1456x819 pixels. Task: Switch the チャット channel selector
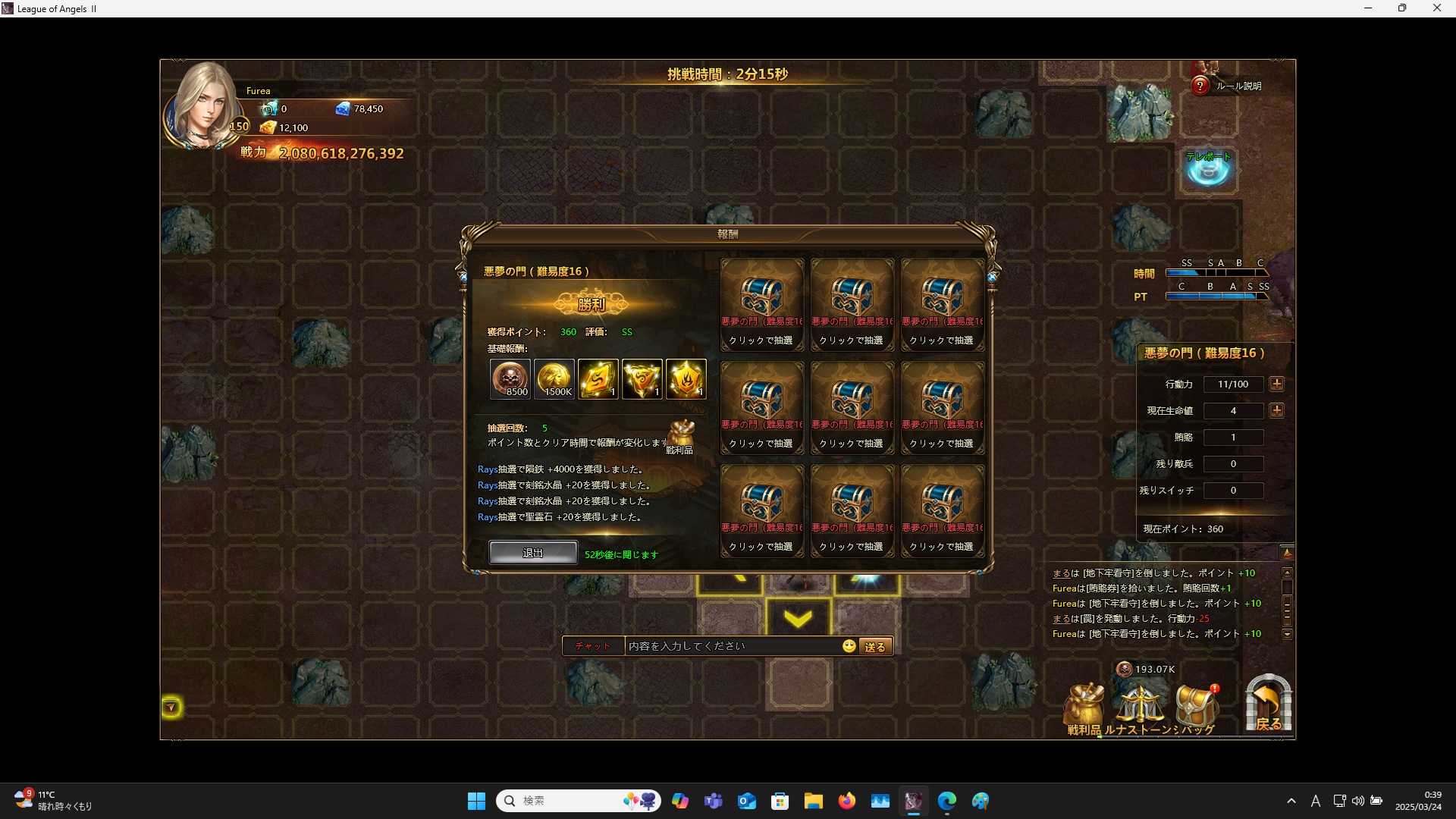tap(592, 646)
